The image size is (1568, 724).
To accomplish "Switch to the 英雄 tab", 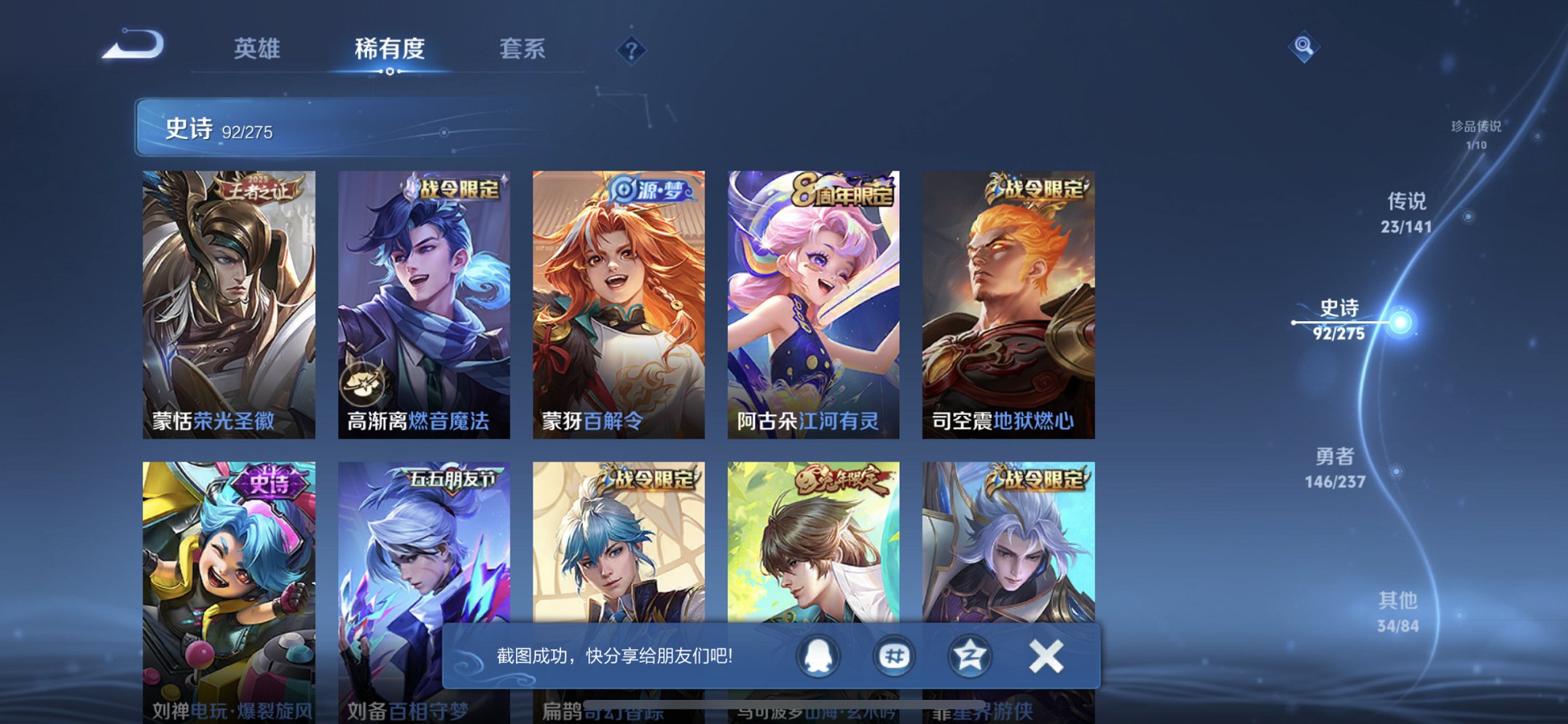I will click(256, 49).
